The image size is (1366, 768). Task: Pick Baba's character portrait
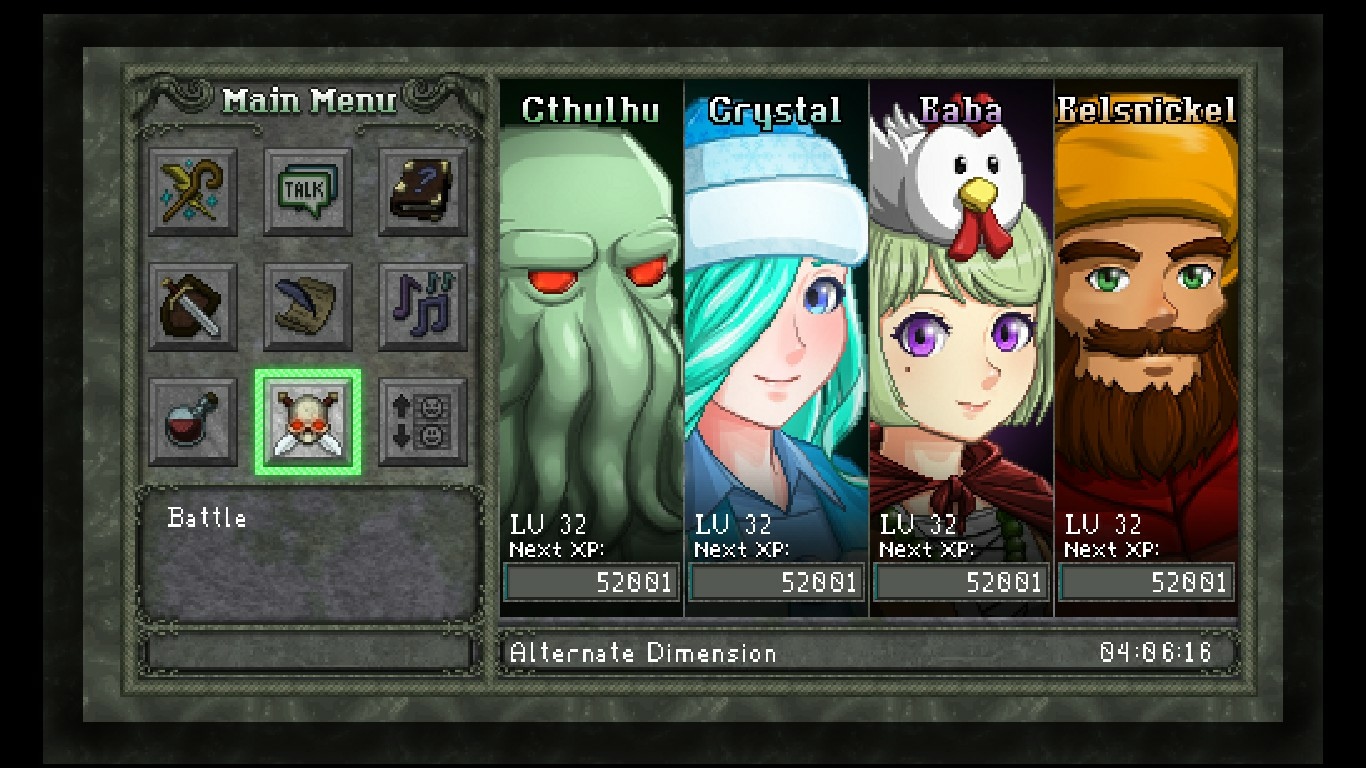[961, 330]
